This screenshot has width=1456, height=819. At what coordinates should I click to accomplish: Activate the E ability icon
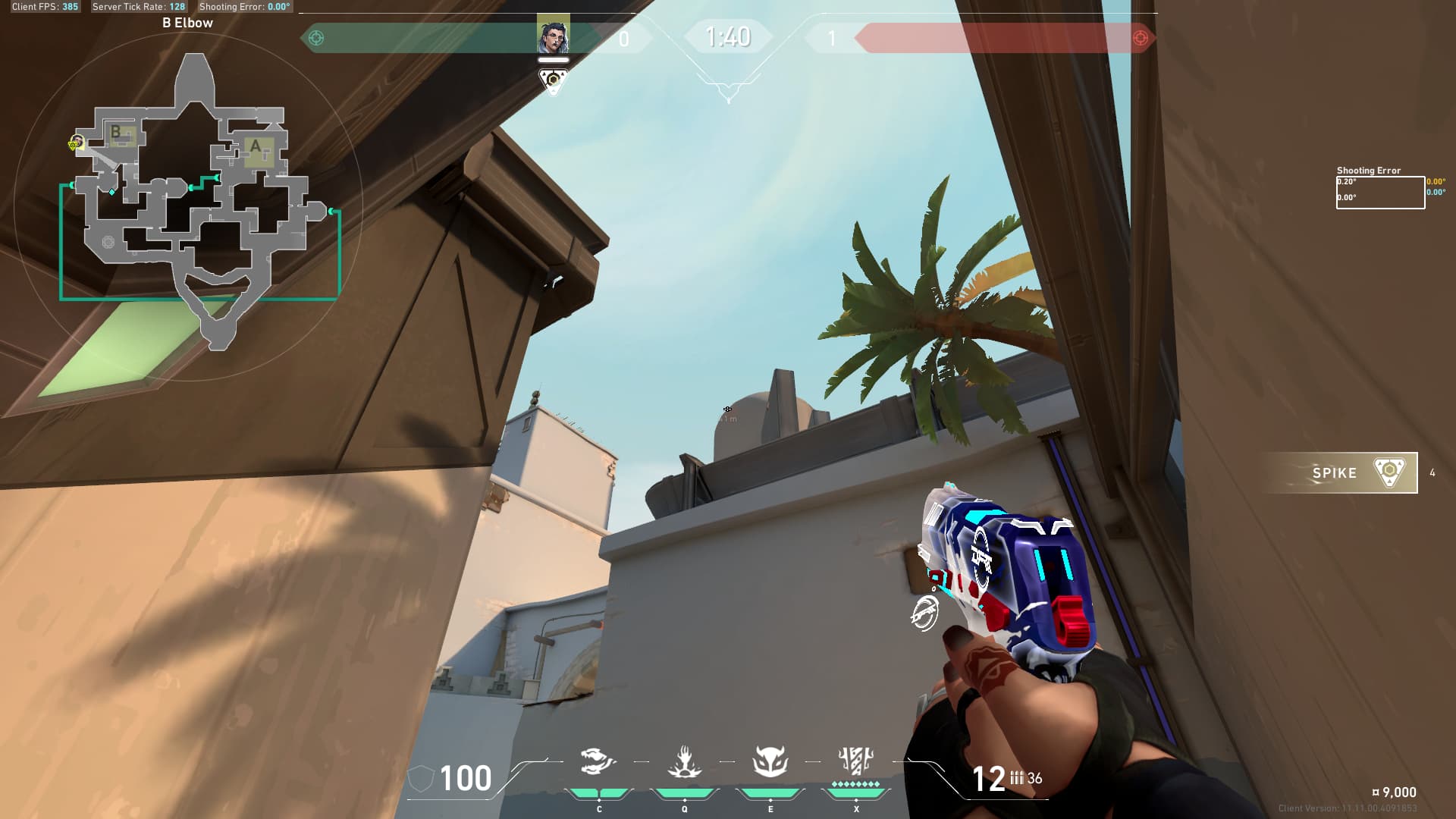pos(770,762)
